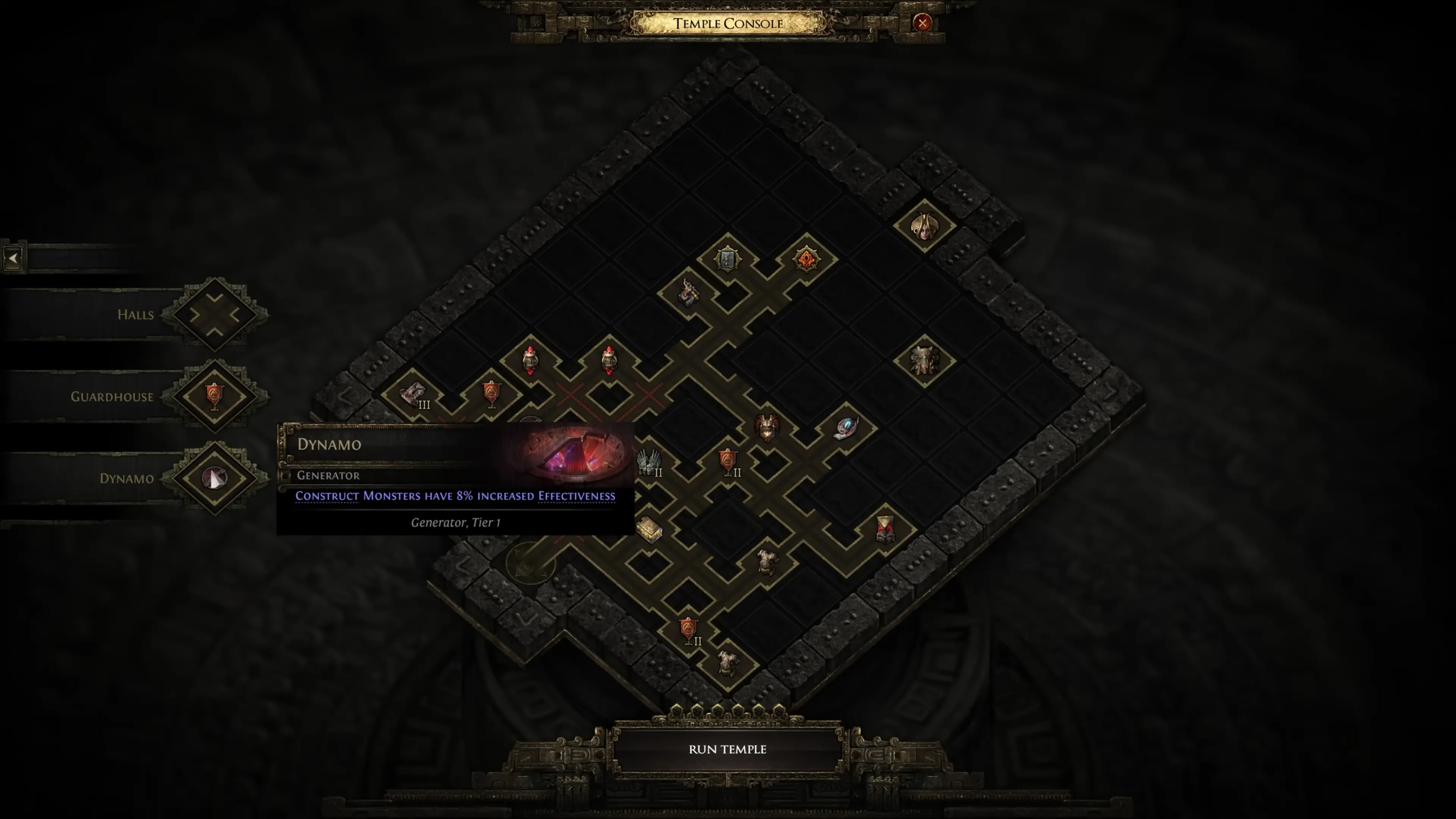Open the Construct Monsters keyword link in the Dynamo tooltip
The height and width of the screenshot is (819, 1456).
[x=327, y=496]
